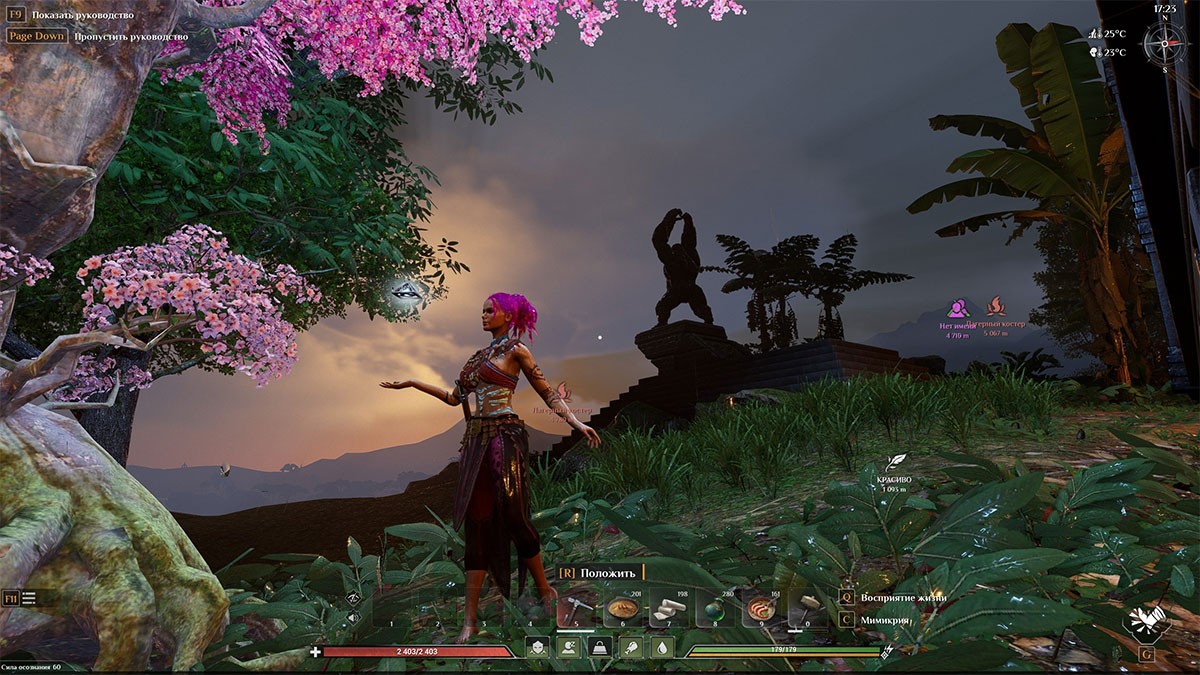Select the sausage dish in hotbar slot 9

pyautogui.click(x=761, y=608)
